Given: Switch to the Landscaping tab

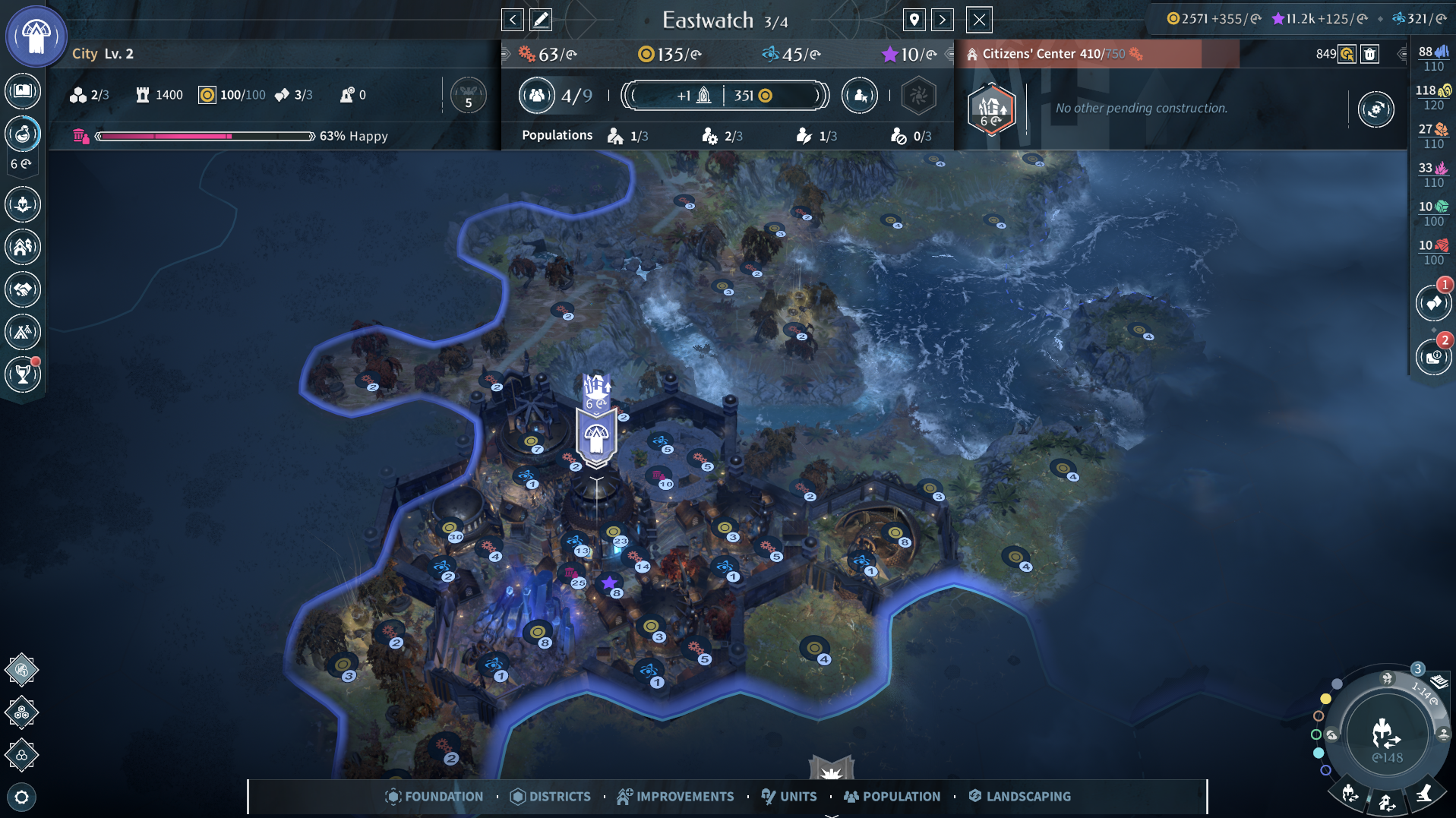Looking at the screenshot, I should click(1019, 796).
